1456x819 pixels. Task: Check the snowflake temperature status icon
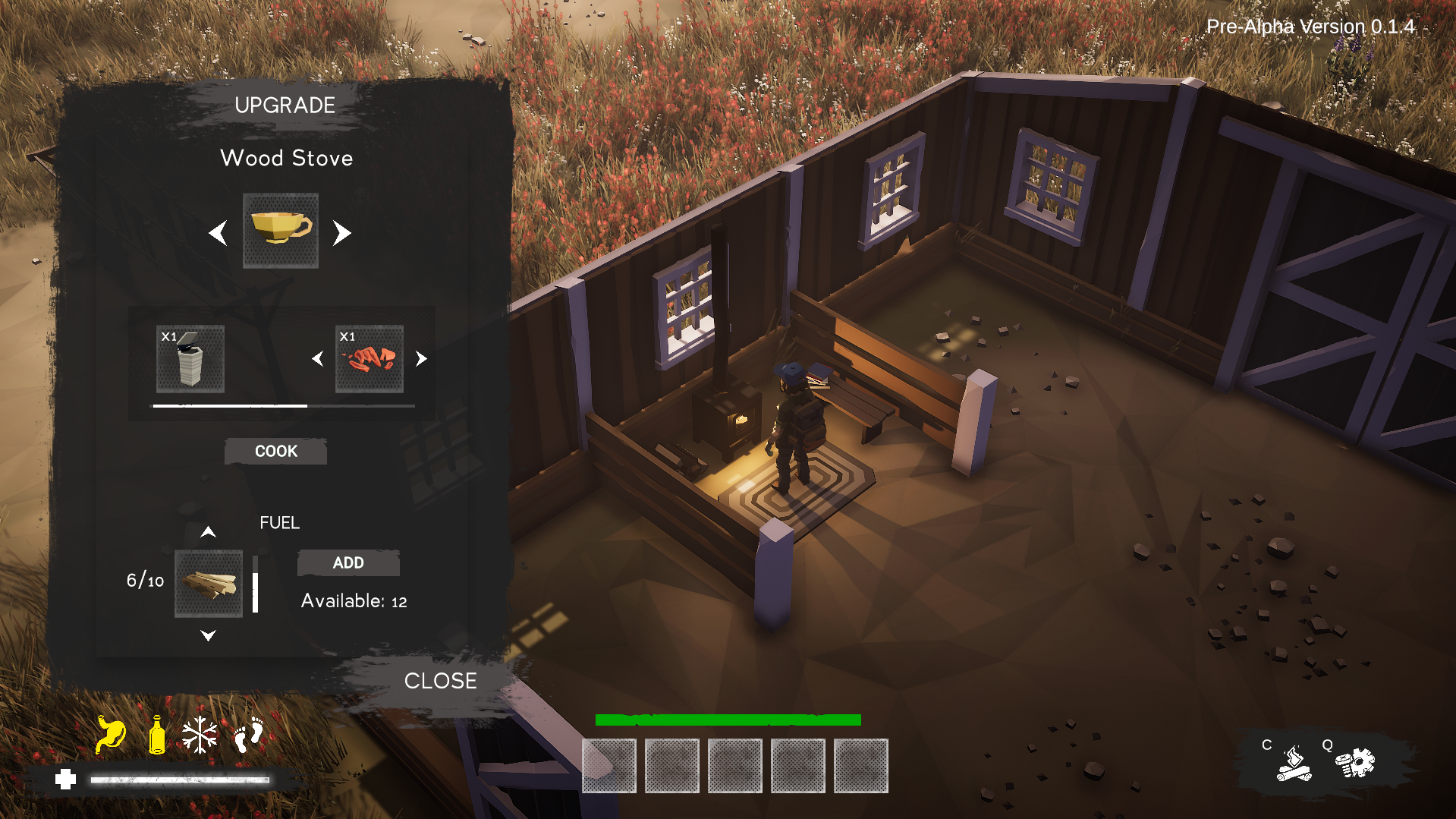[200, 735]
